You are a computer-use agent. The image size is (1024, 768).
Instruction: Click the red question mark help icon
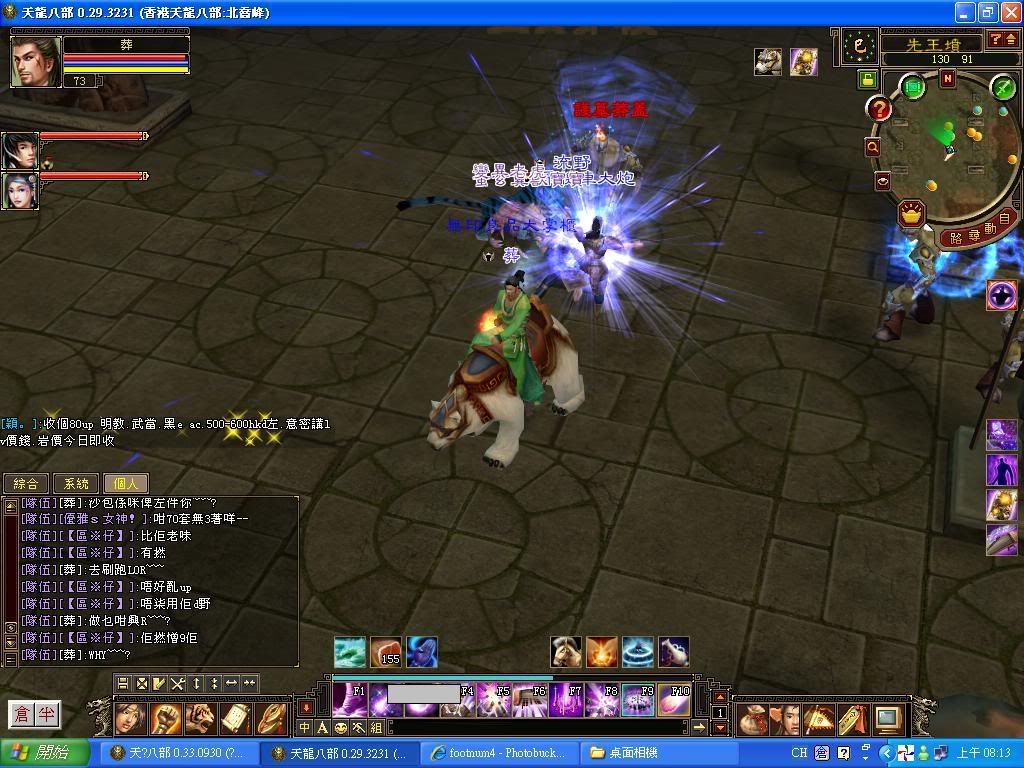(879, 108)
